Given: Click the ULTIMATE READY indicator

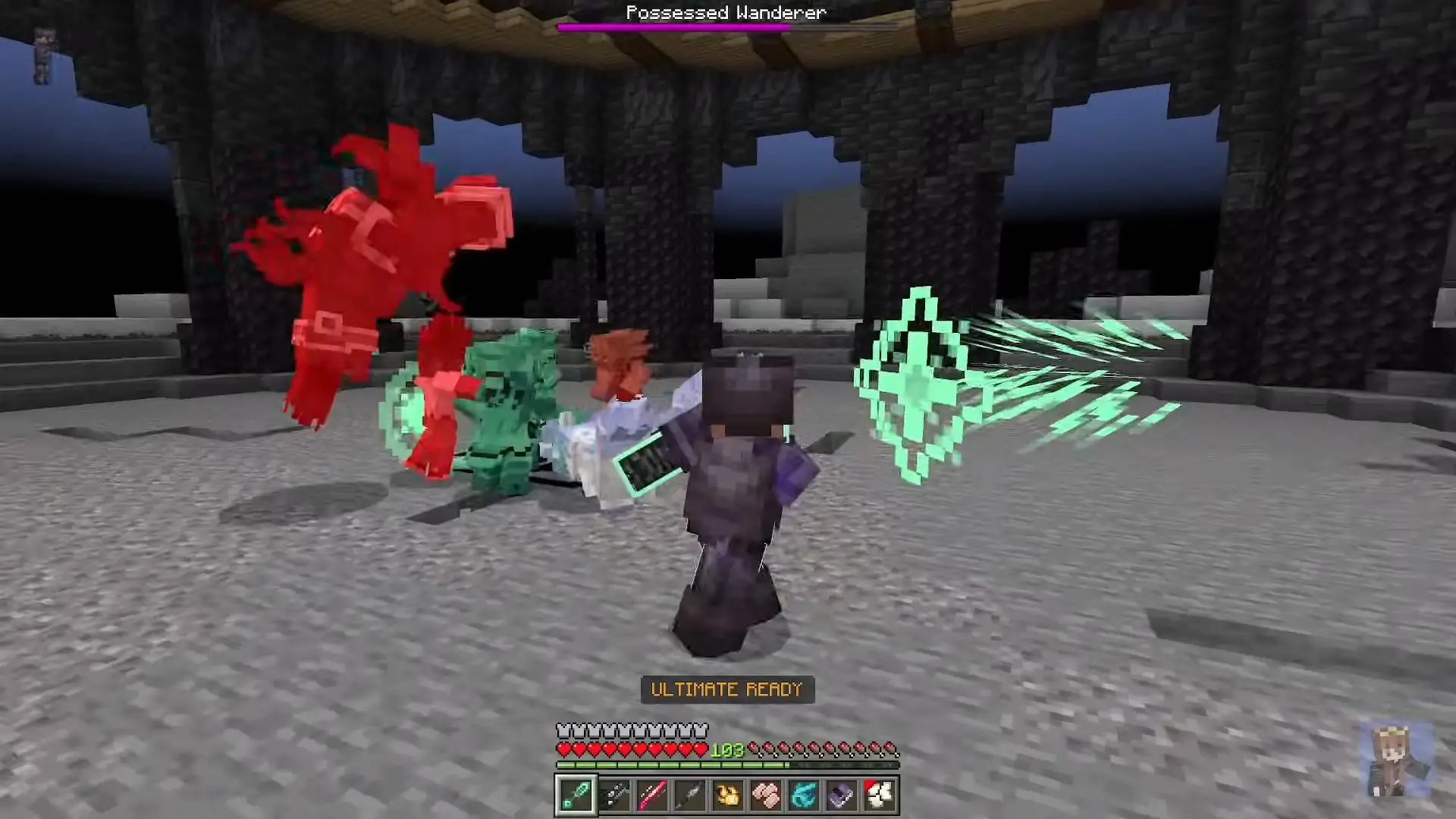Looking at the screenshot, I should pos(727,689).
